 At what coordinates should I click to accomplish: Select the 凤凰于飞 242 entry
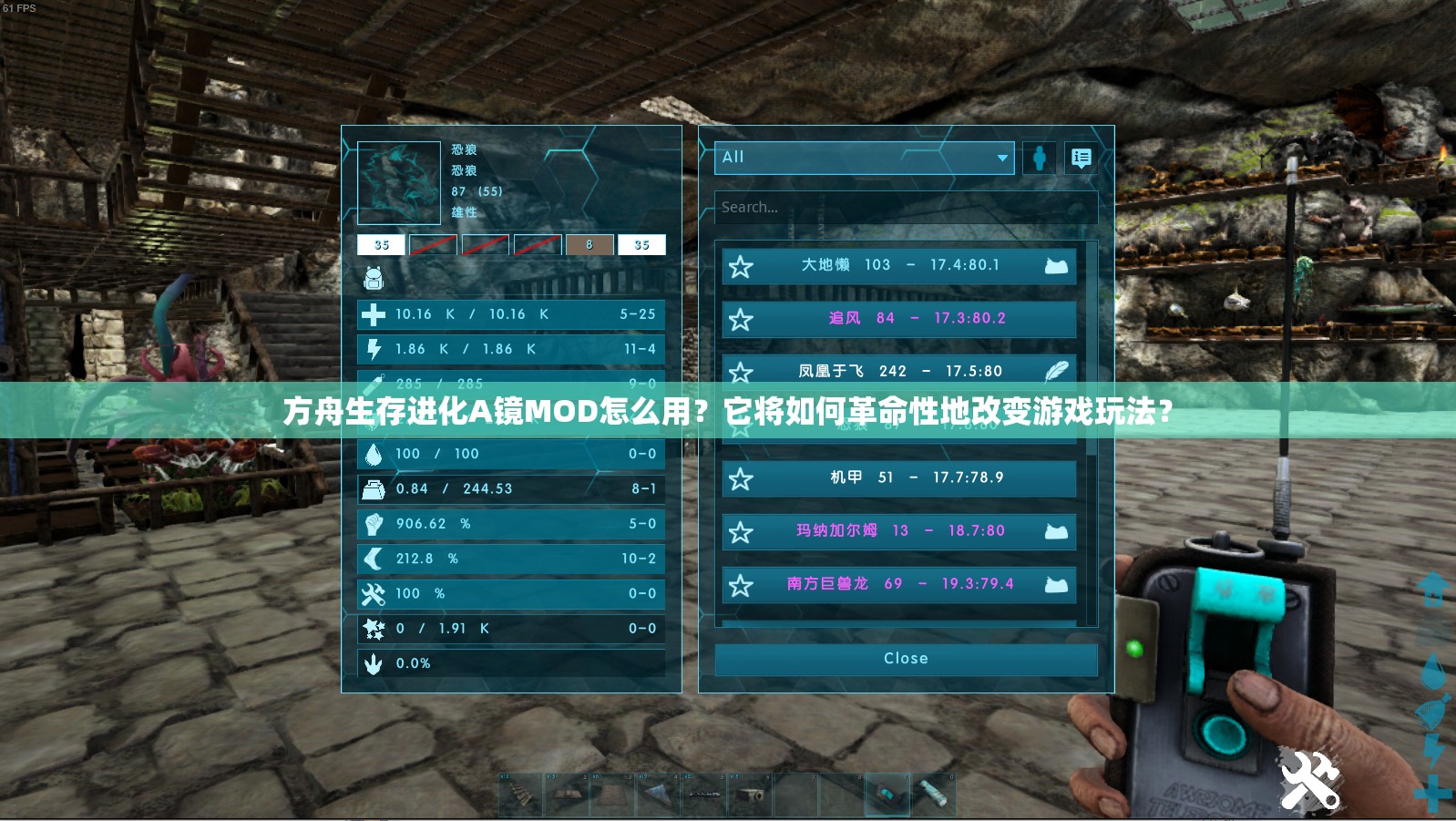(x=899, y=371)
